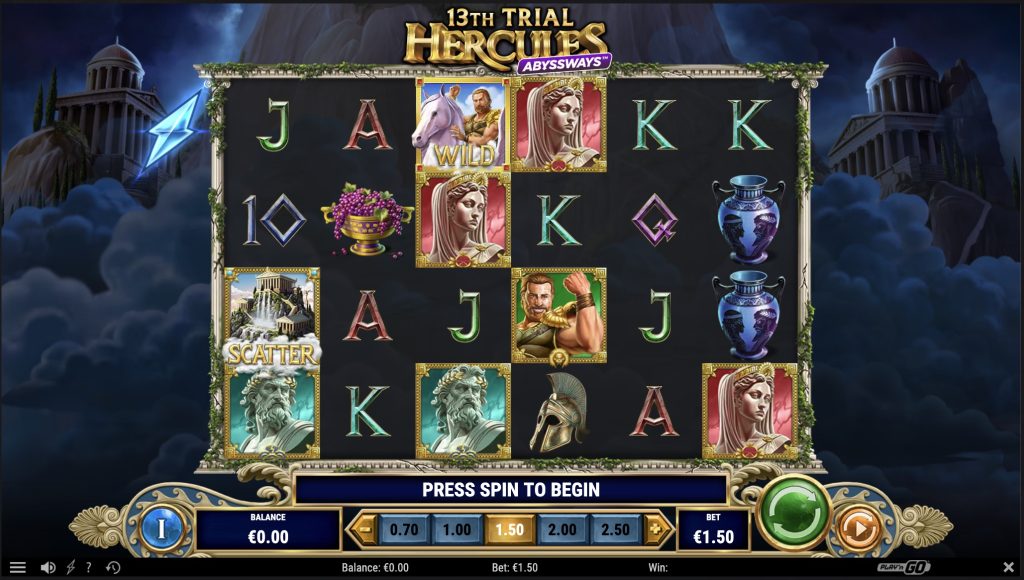
Task: Show the game history clock icon
Action: pos(112,568)
